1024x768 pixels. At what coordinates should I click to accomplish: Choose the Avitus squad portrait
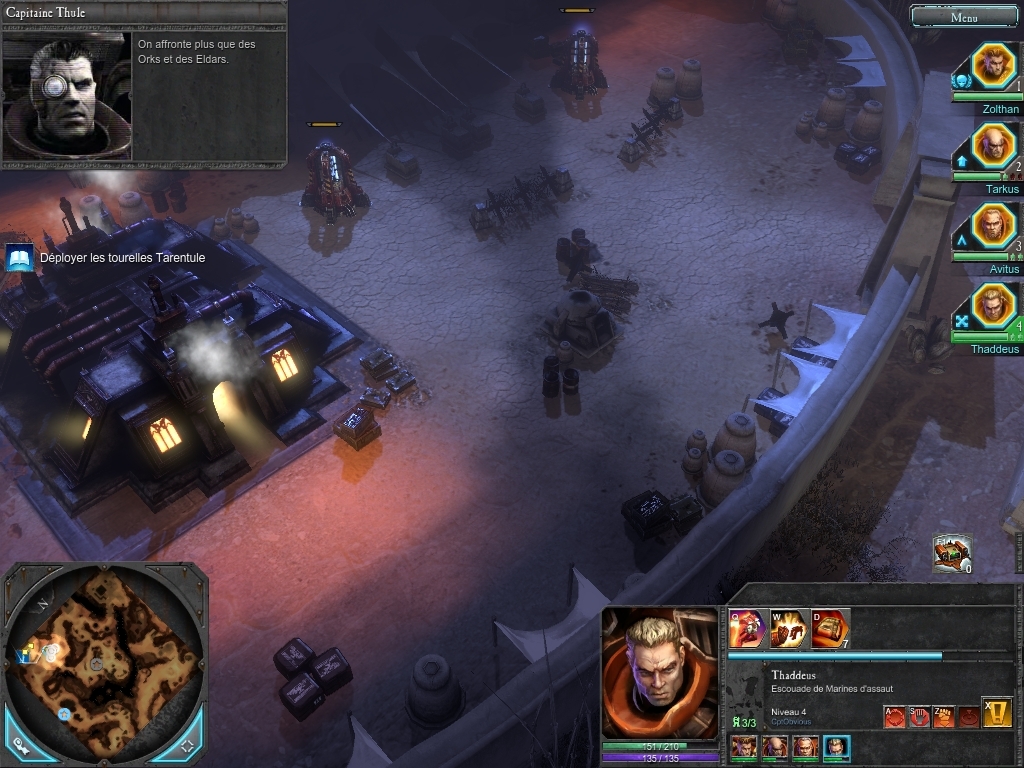pos(993,227)
